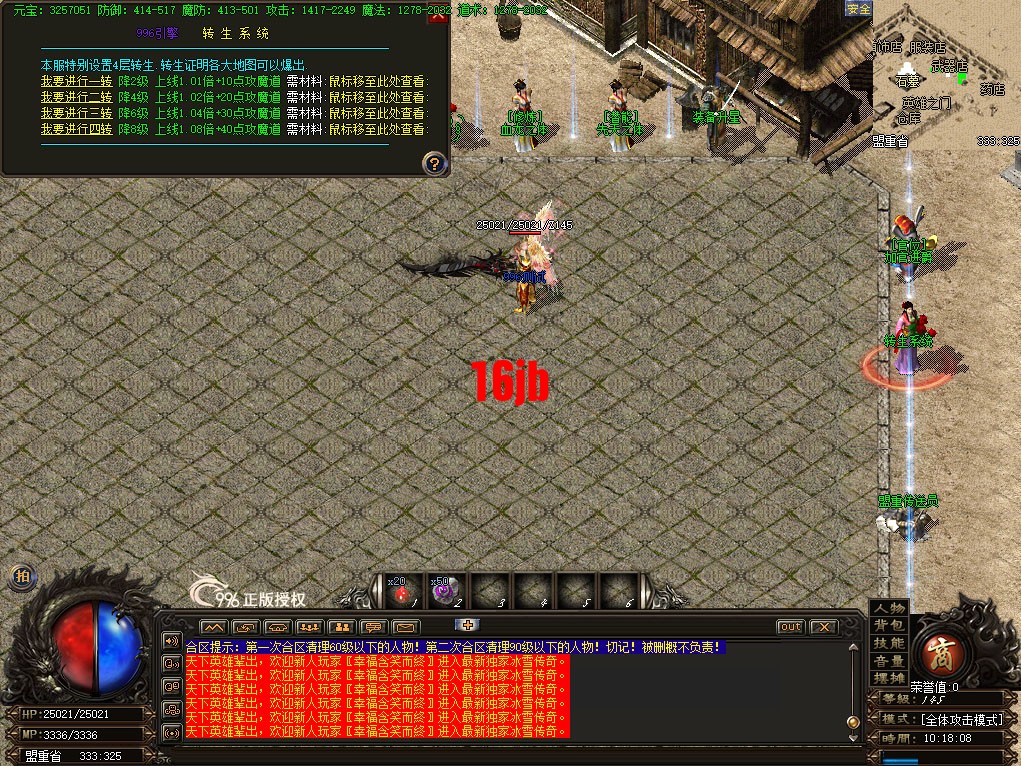This screenshot has height=766, width=1021.
Task: Select the 我要进行四转 rebirth option
Action: (76, 129)
